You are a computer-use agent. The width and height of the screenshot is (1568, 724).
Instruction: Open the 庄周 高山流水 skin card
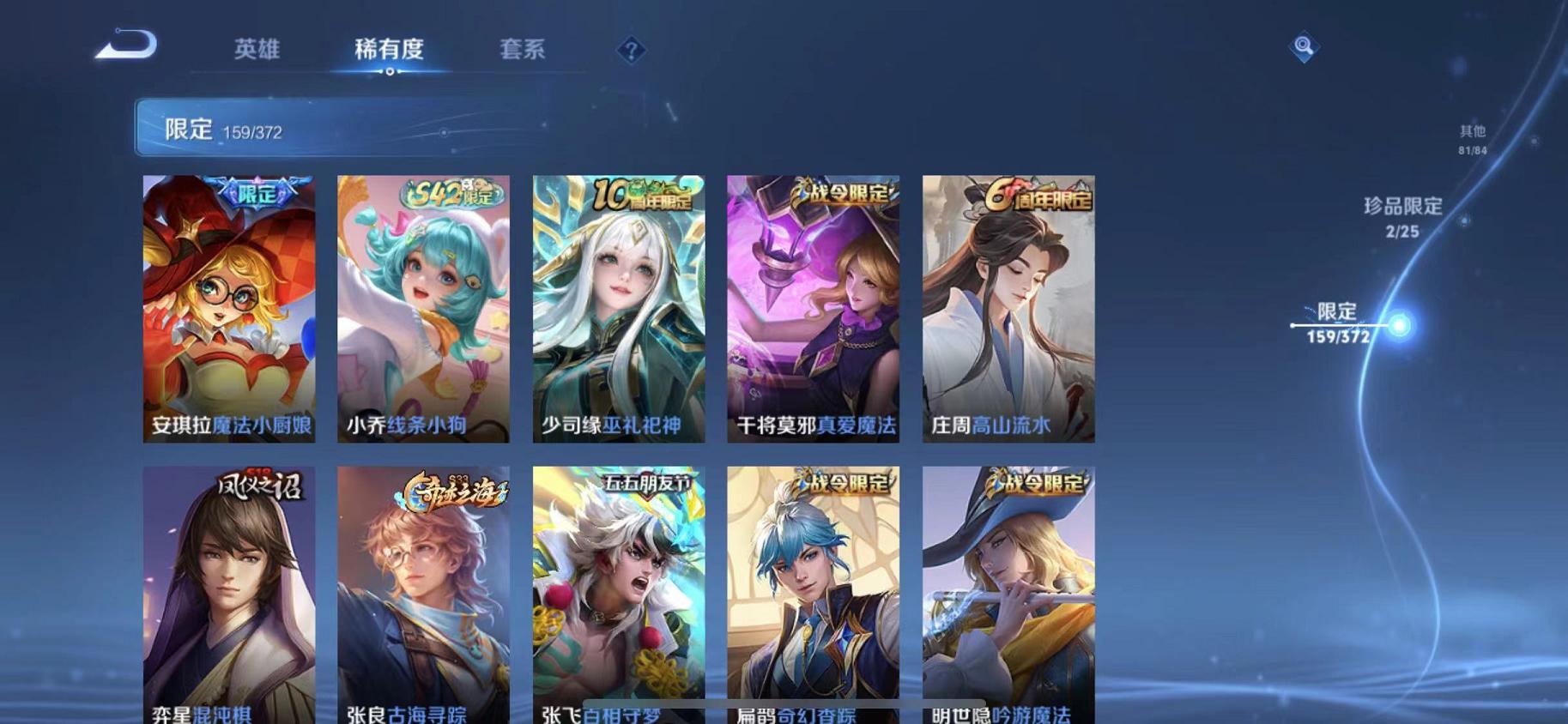tap(1008, 309)
